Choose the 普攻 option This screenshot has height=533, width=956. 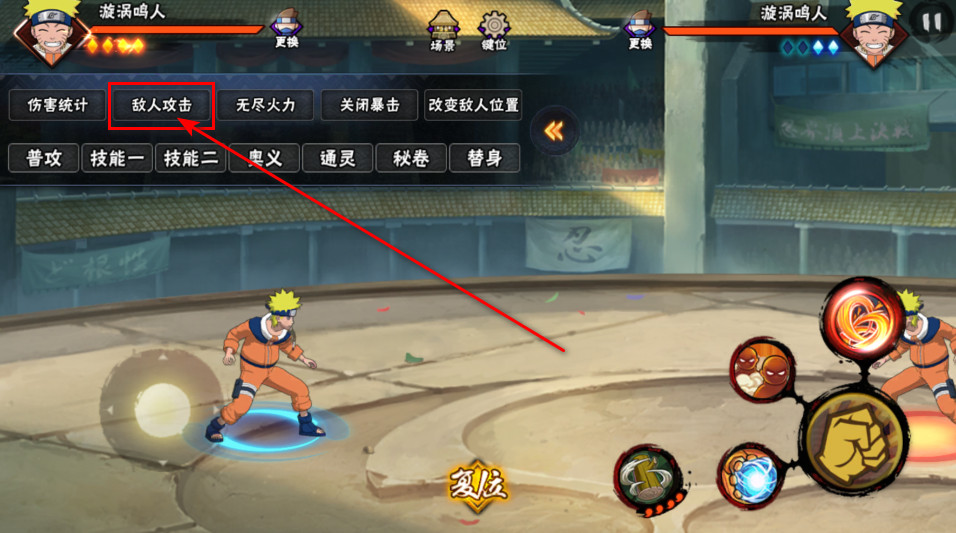click(44, 158)
